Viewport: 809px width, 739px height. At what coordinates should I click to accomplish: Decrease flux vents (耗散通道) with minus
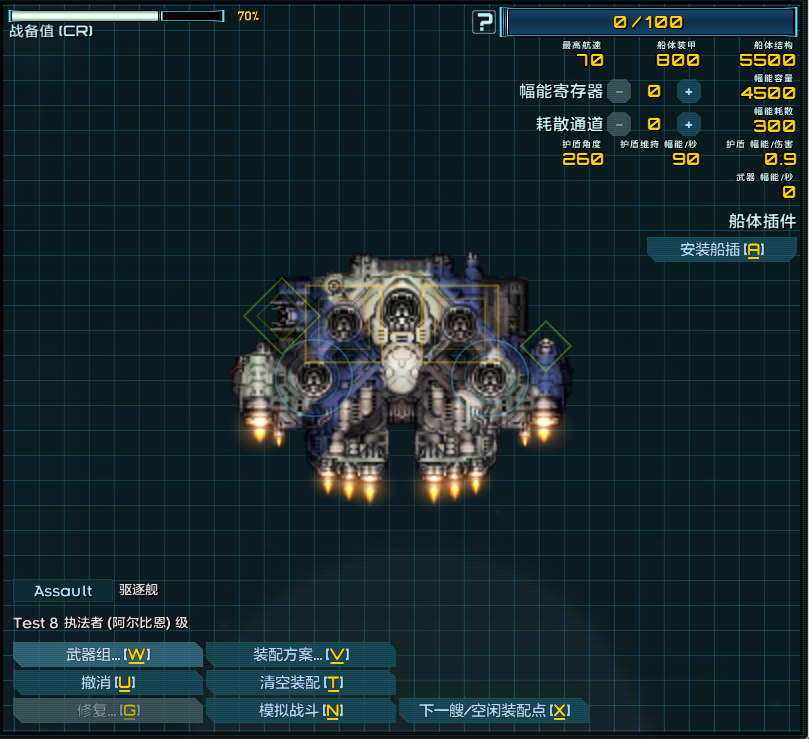619,124
